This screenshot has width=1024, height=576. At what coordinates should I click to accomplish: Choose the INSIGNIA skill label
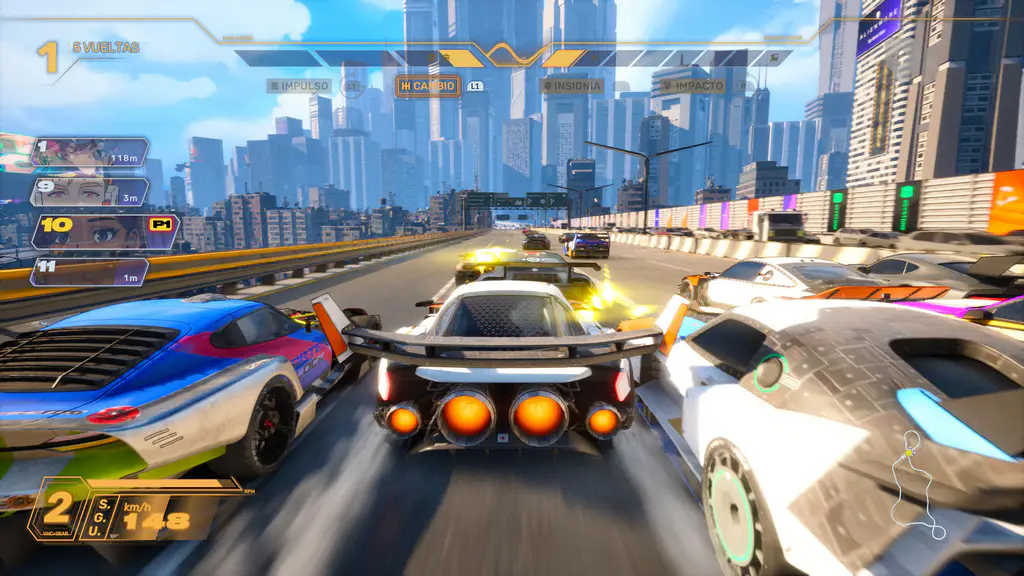574,86
